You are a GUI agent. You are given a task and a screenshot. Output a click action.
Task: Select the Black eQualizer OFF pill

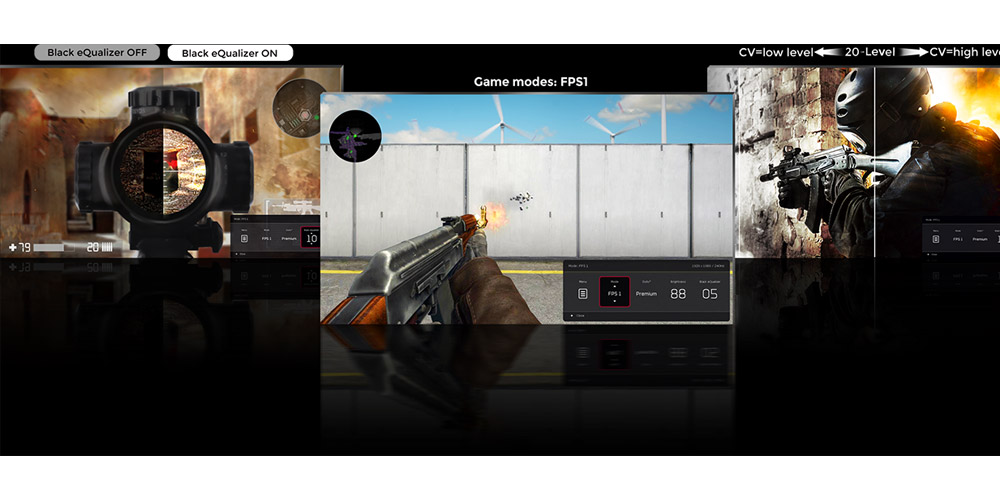[x=97, y=53]
